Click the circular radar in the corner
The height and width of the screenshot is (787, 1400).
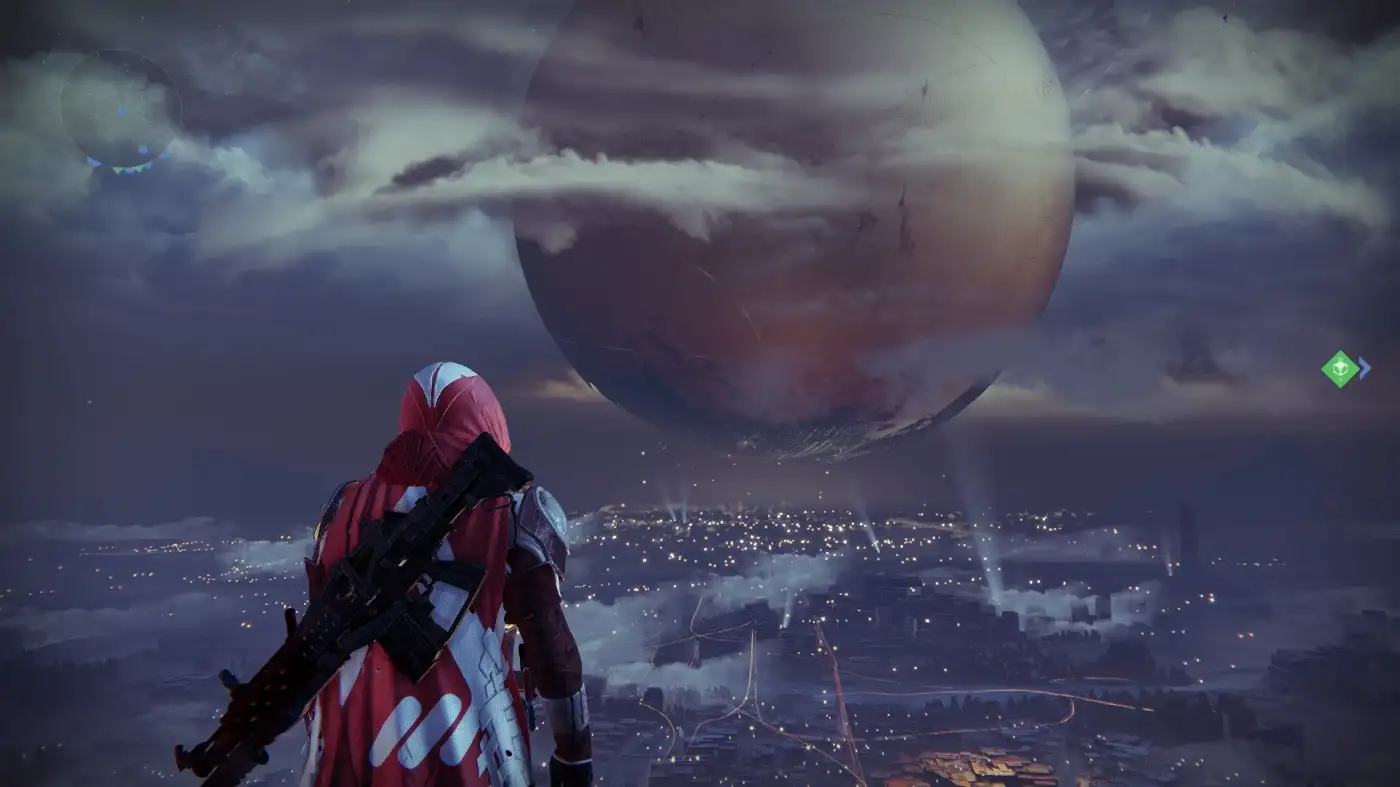121,109
